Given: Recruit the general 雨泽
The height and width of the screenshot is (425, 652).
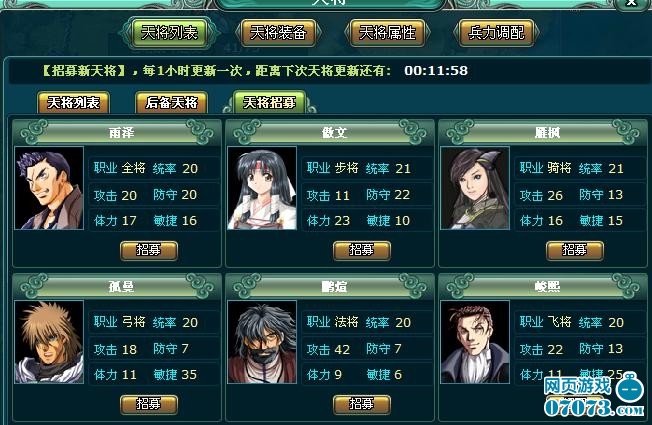Looking at the screenshot, I should [x=148, y=249].
